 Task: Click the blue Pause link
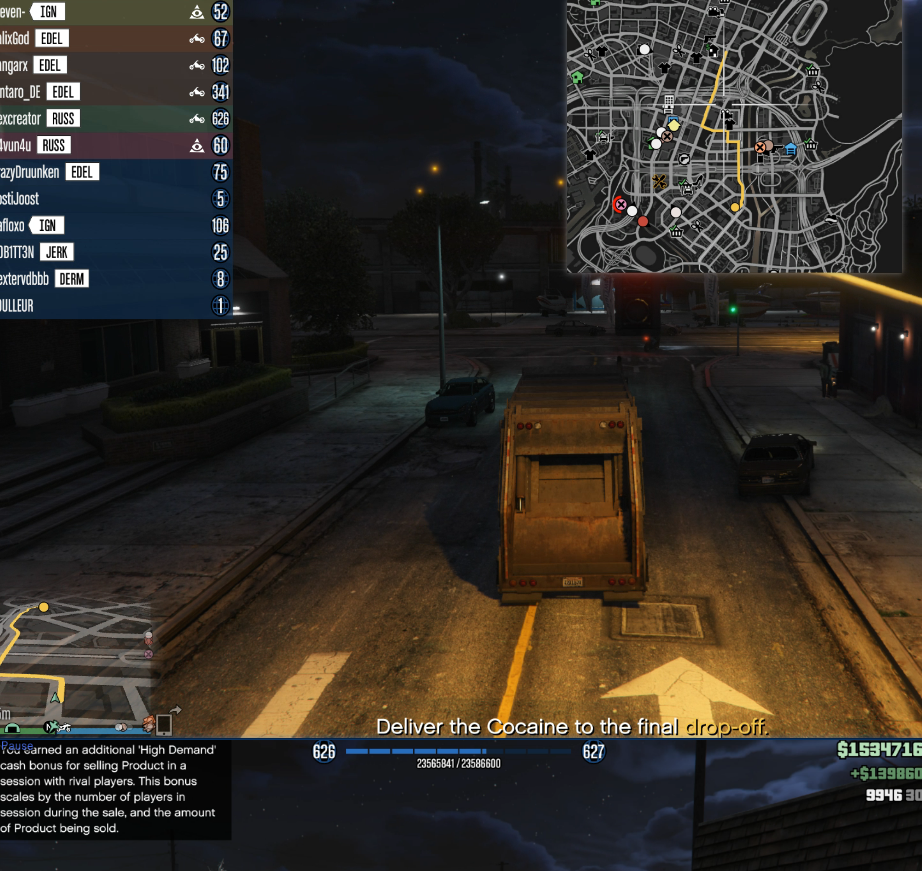point(17,746)
